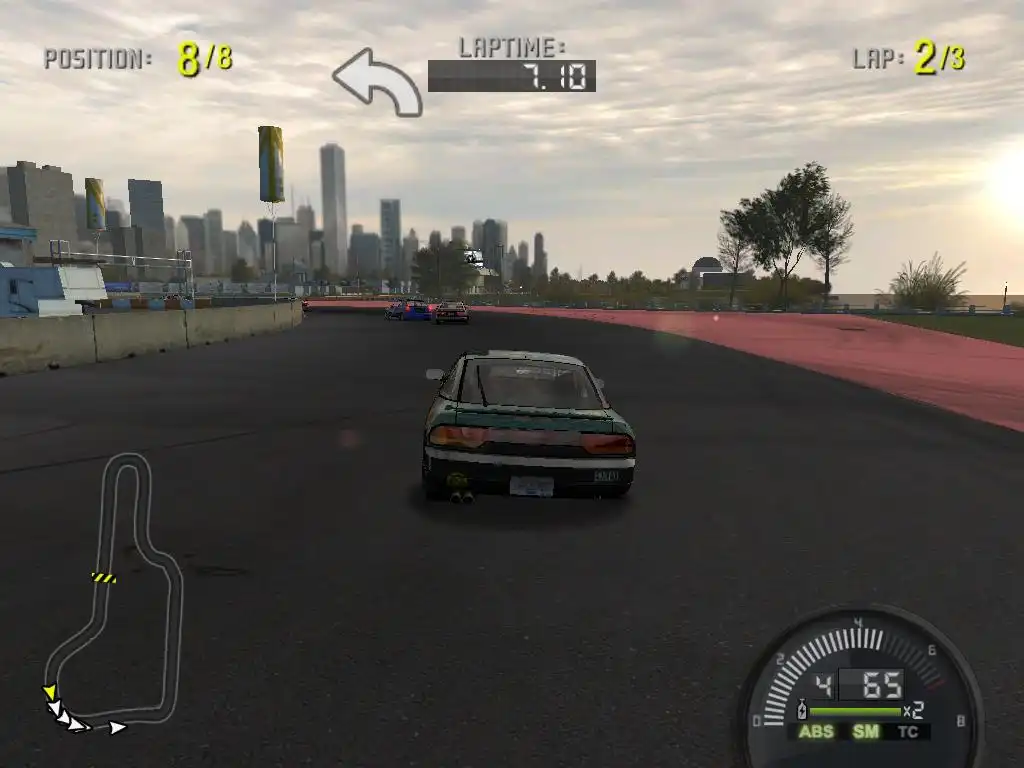Select the left-turn arrow indicator

377,82
